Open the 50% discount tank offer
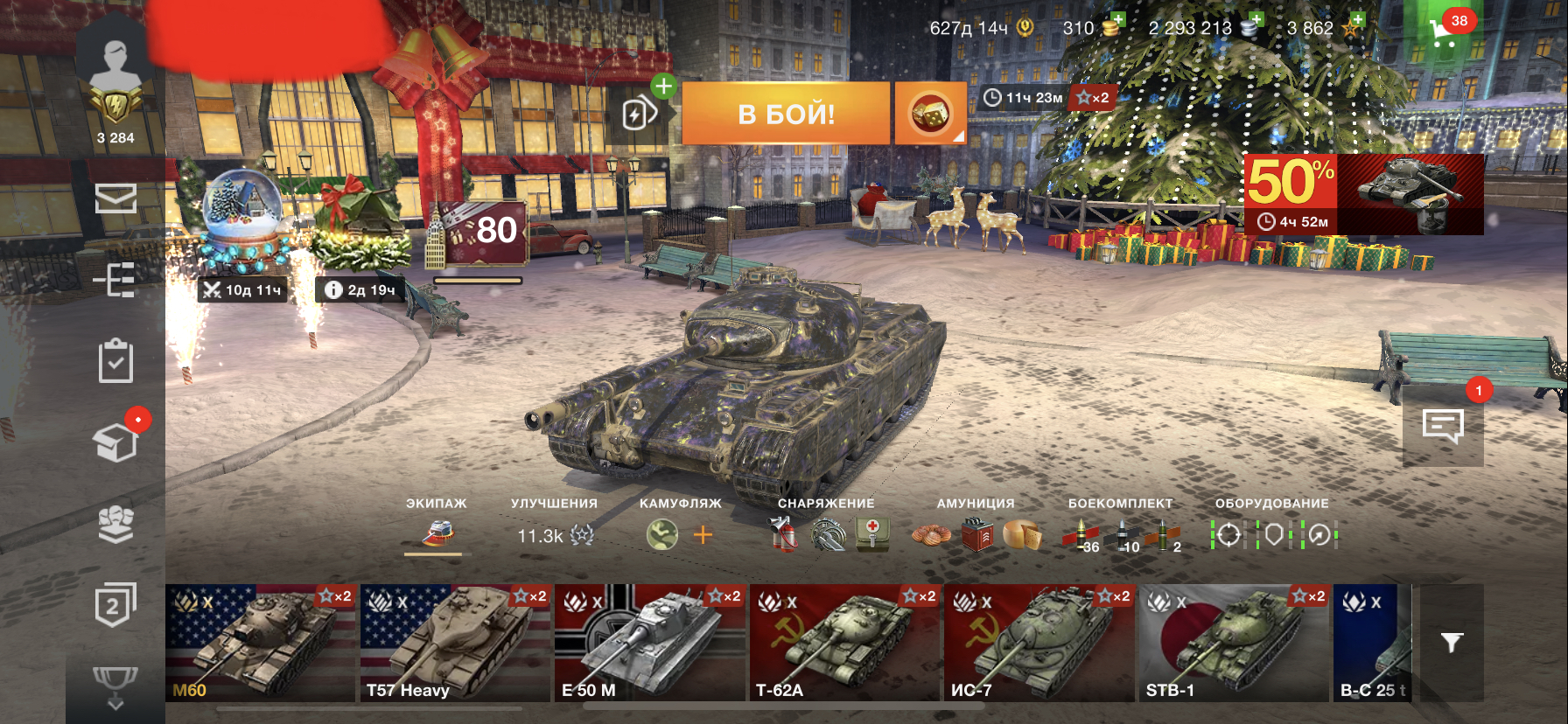 (x=1363, y=194)
